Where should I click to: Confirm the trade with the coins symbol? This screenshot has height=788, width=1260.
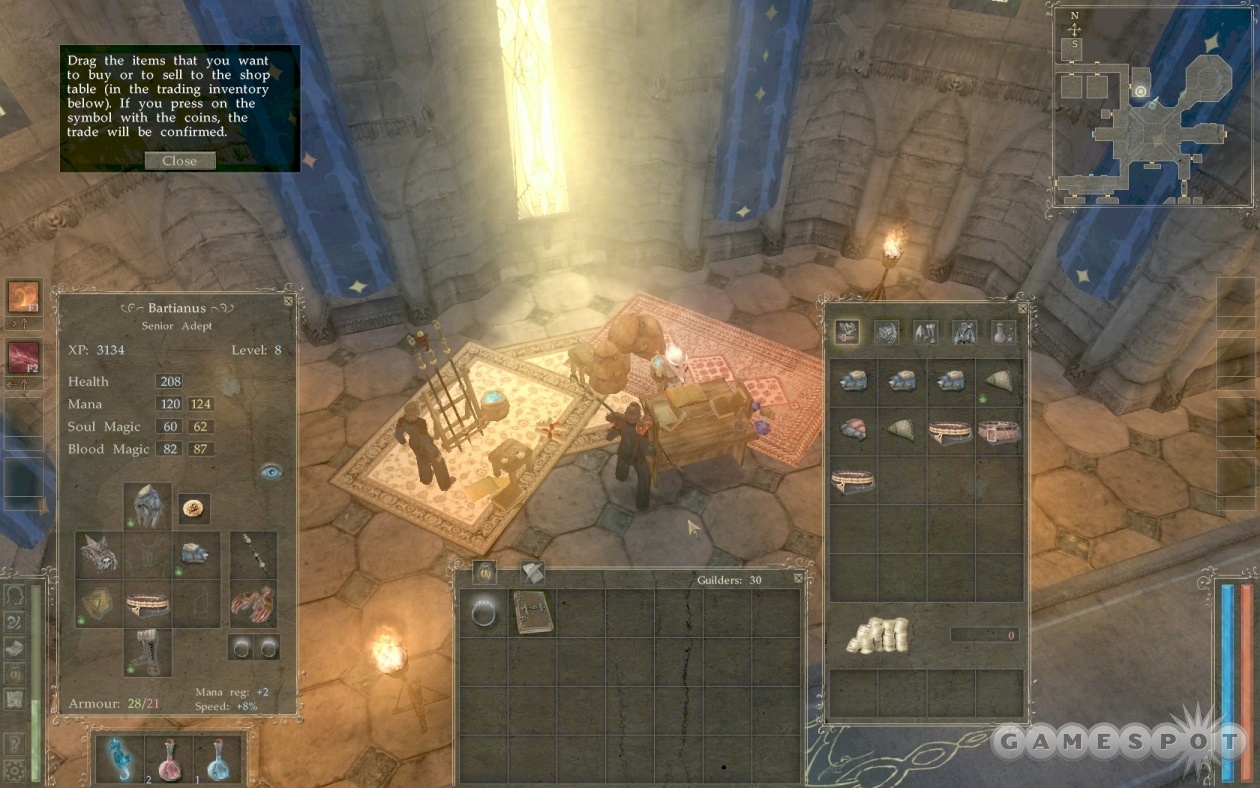pyautogui.click(x=878, y=635)
